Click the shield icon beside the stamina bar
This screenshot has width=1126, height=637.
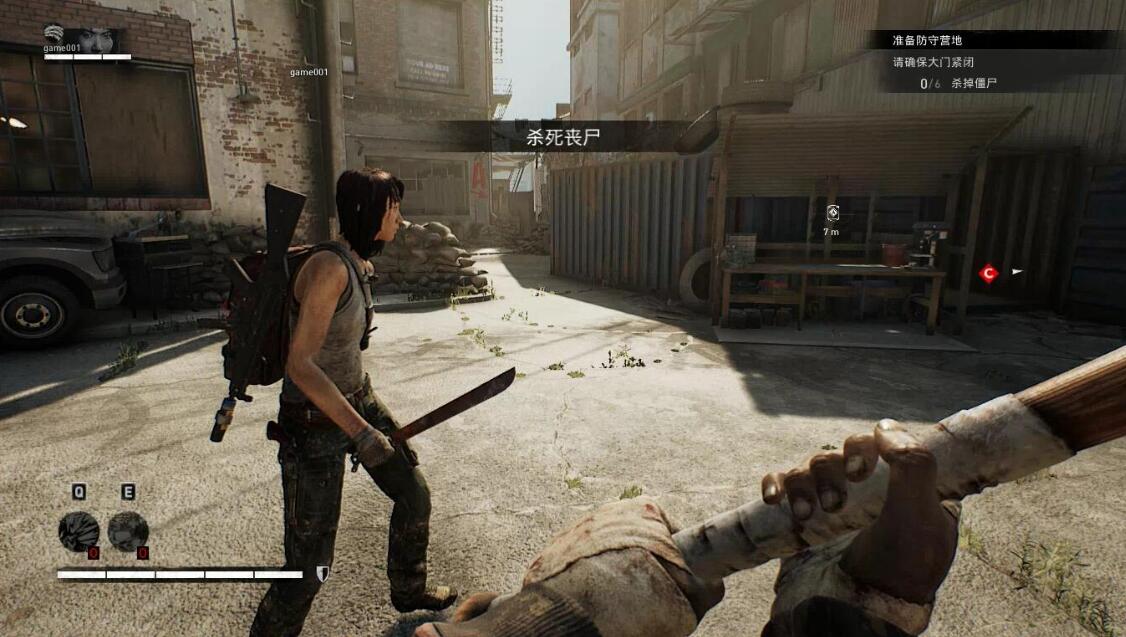pos(322,573)
